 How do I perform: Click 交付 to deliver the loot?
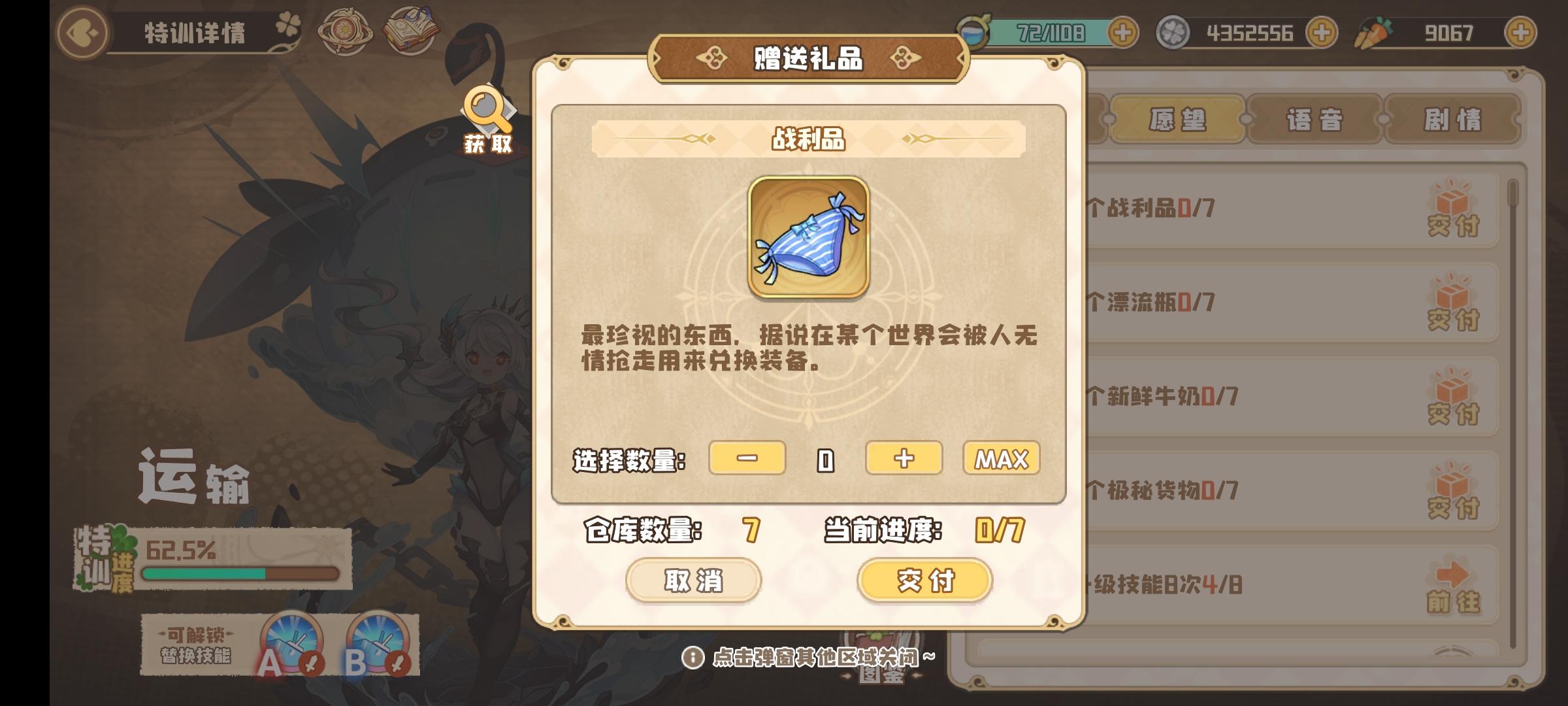pyautogui.click(x=924, y=582)
